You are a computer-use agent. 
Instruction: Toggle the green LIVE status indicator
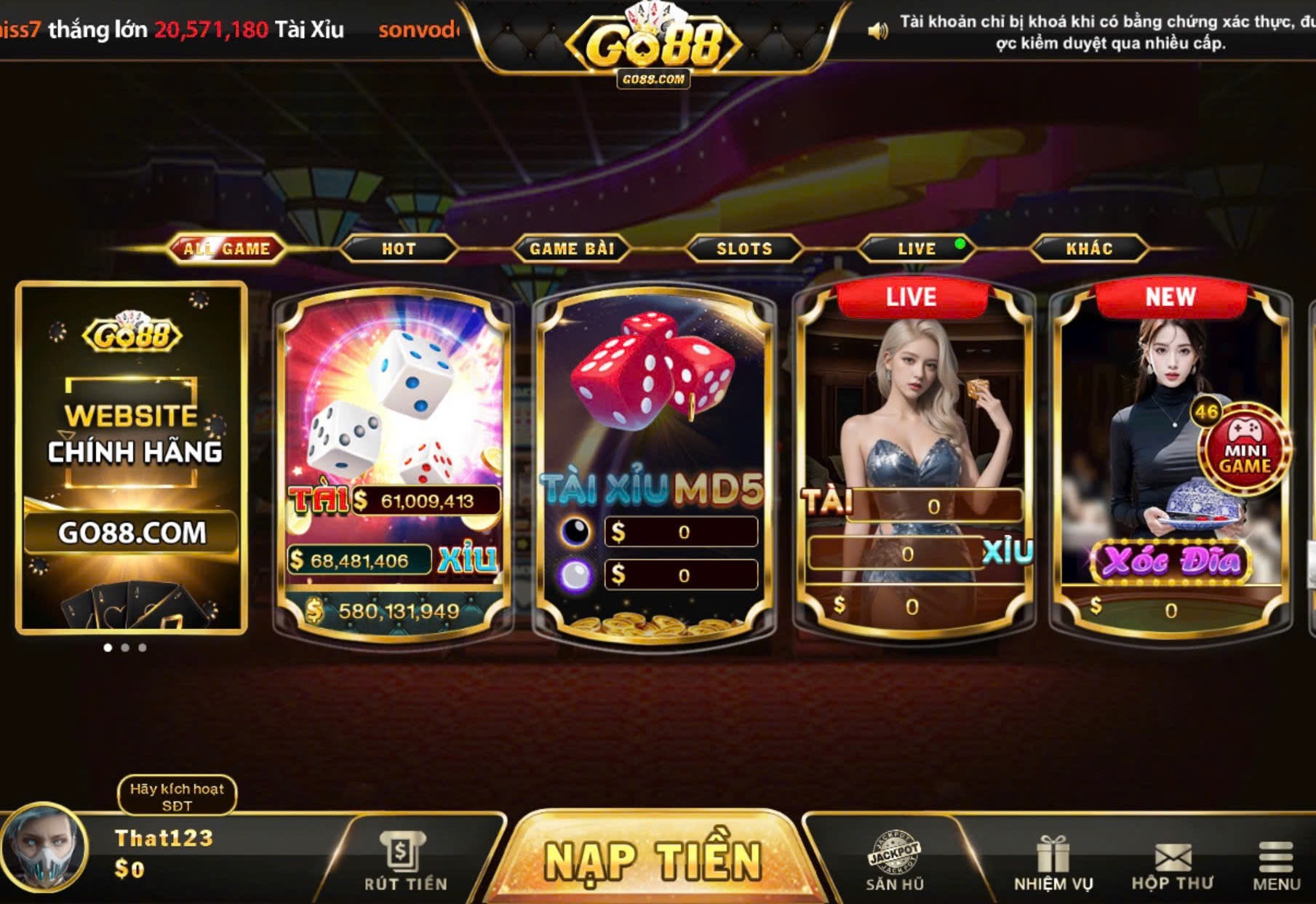click(x=959, y=245)
